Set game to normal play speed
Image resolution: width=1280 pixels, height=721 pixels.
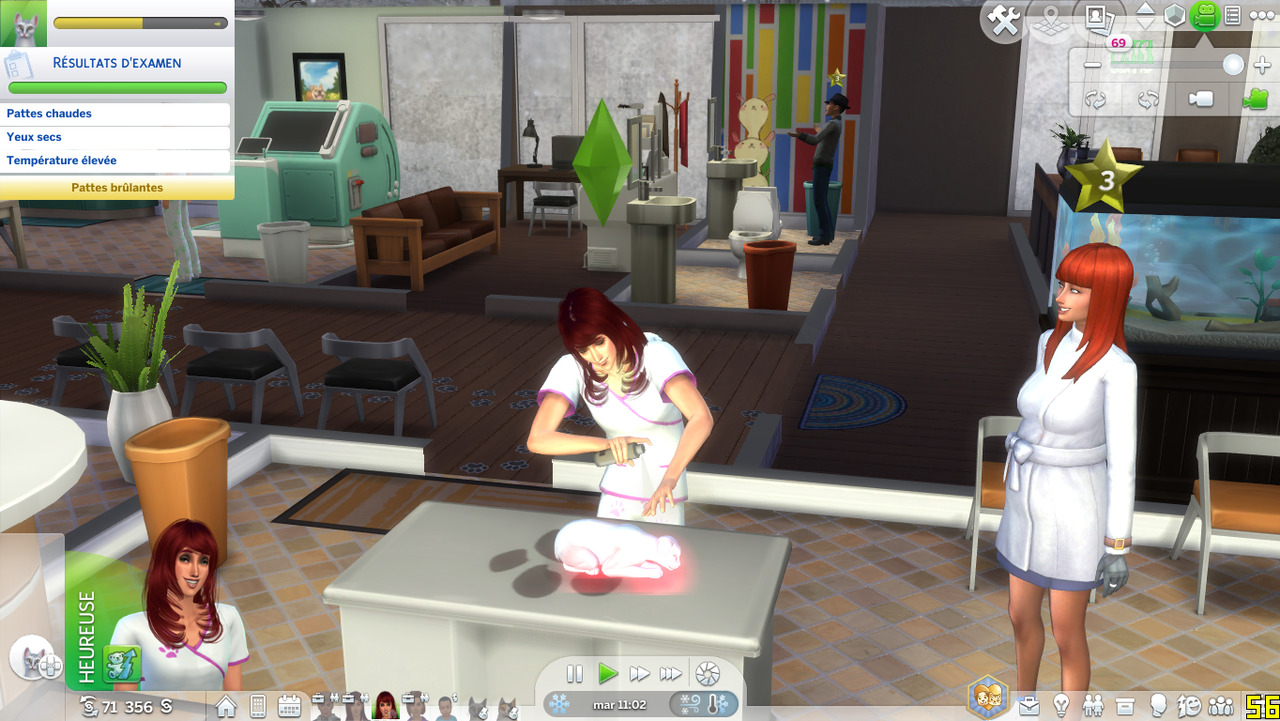coord(607,674)
